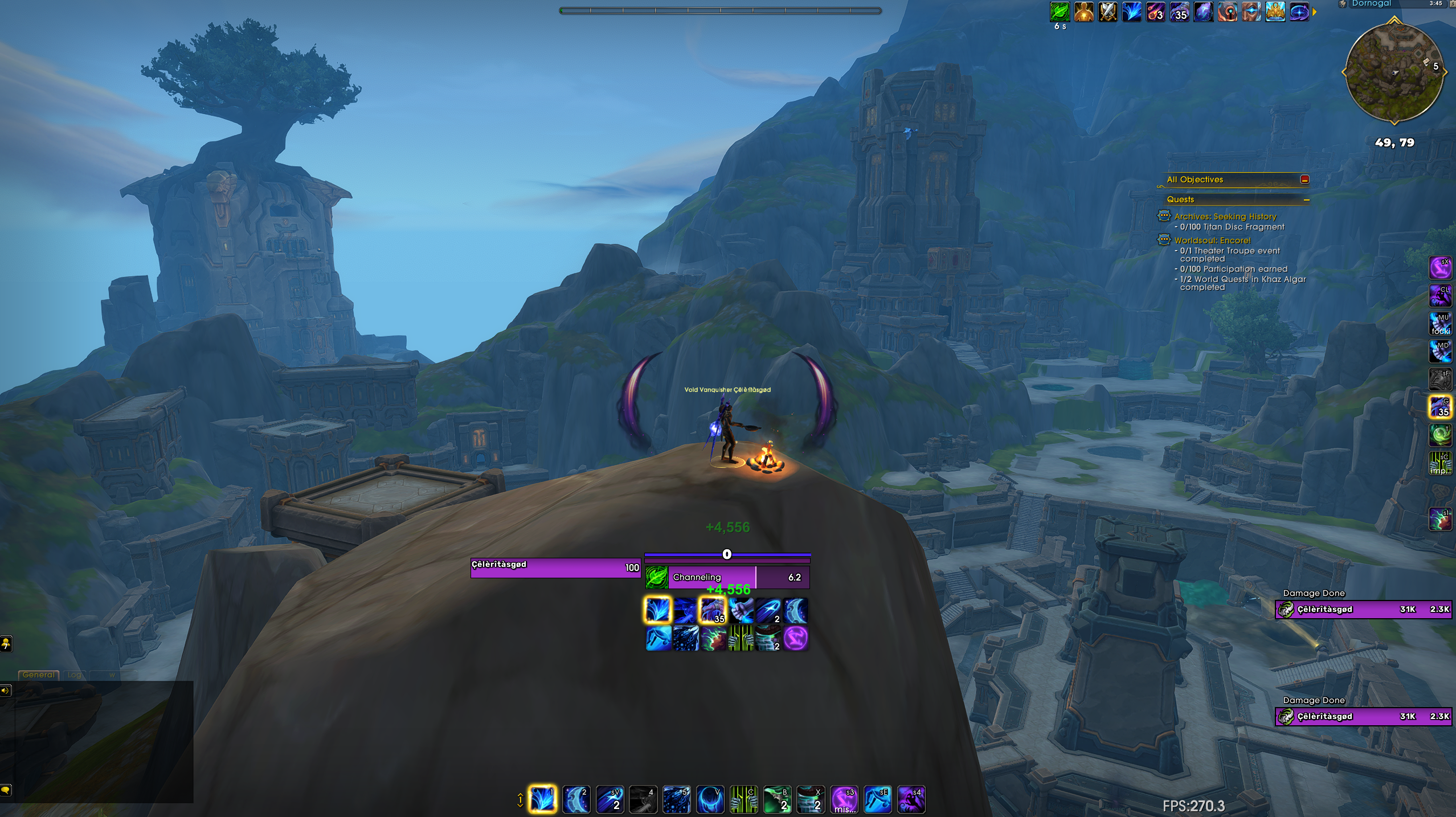This screenshot has height=817, width=1456.
Task: Use the purple shadow creature ability s4
Action: coord(911,799)
